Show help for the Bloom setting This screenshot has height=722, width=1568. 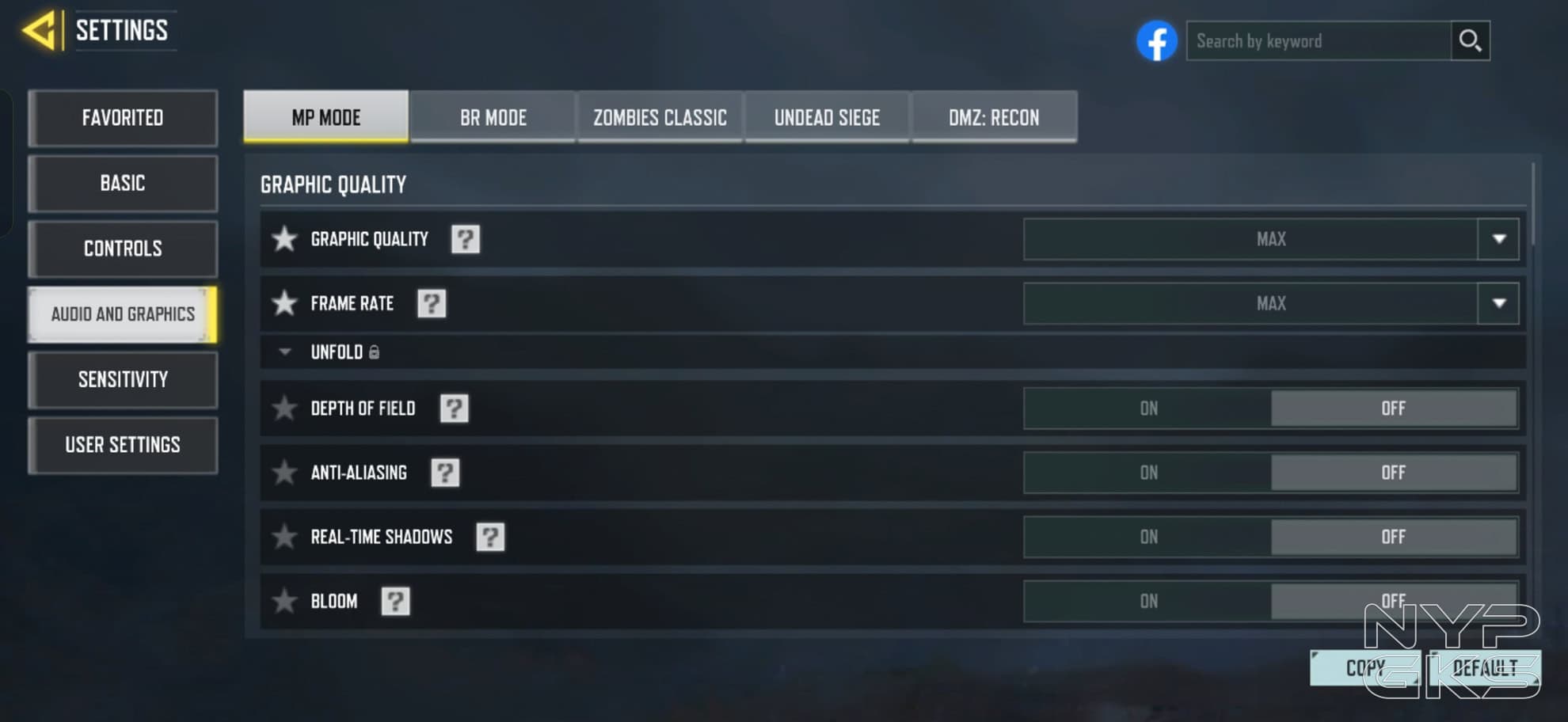395,602
